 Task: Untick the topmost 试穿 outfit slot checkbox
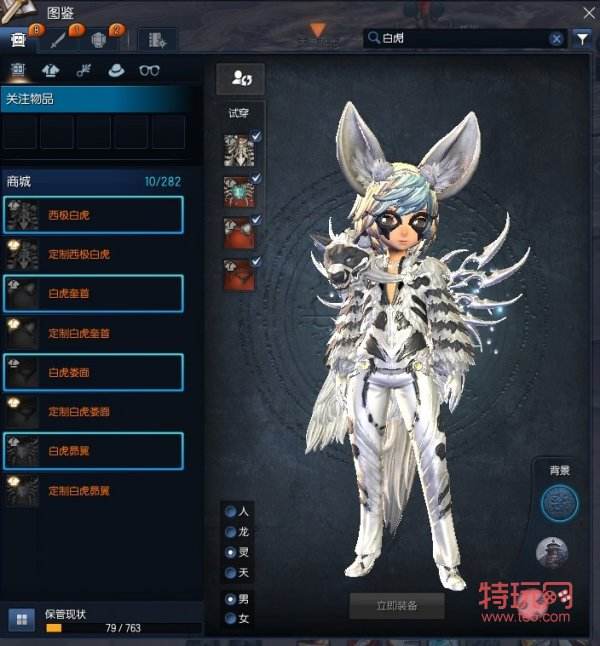[257, 137]
